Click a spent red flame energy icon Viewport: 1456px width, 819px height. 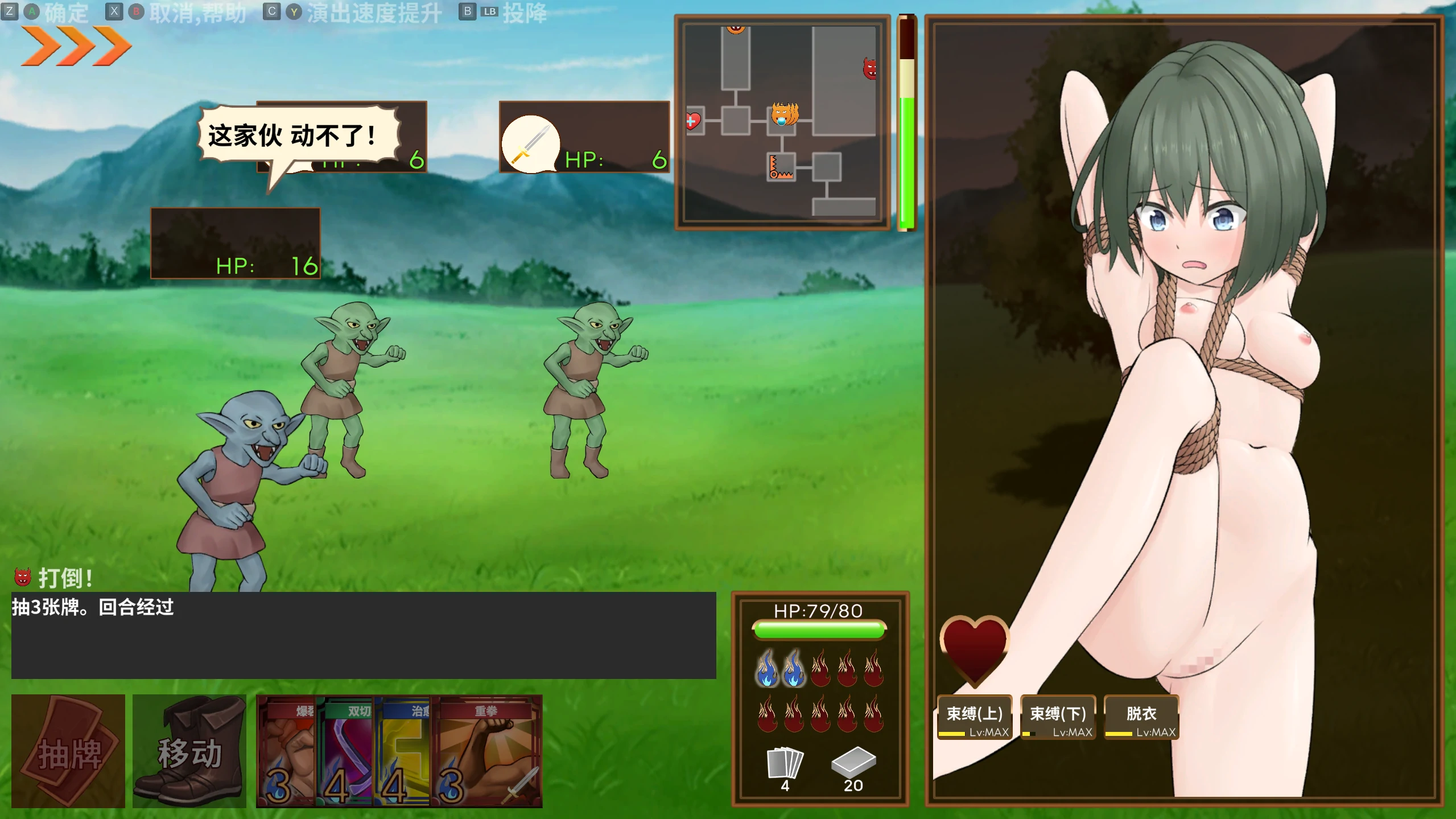[821, 669]
